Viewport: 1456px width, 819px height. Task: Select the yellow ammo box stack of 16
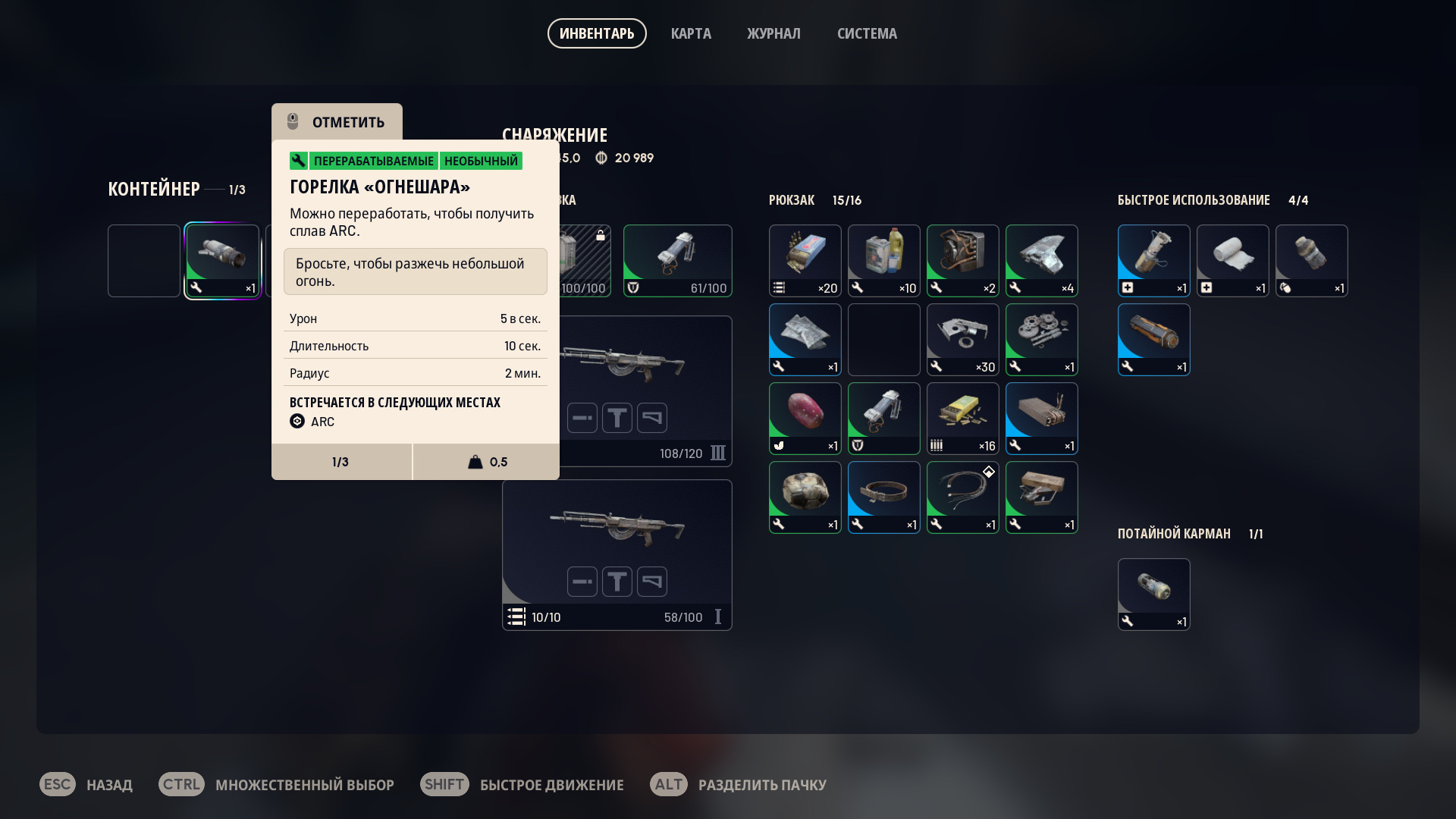click(962, 418)
